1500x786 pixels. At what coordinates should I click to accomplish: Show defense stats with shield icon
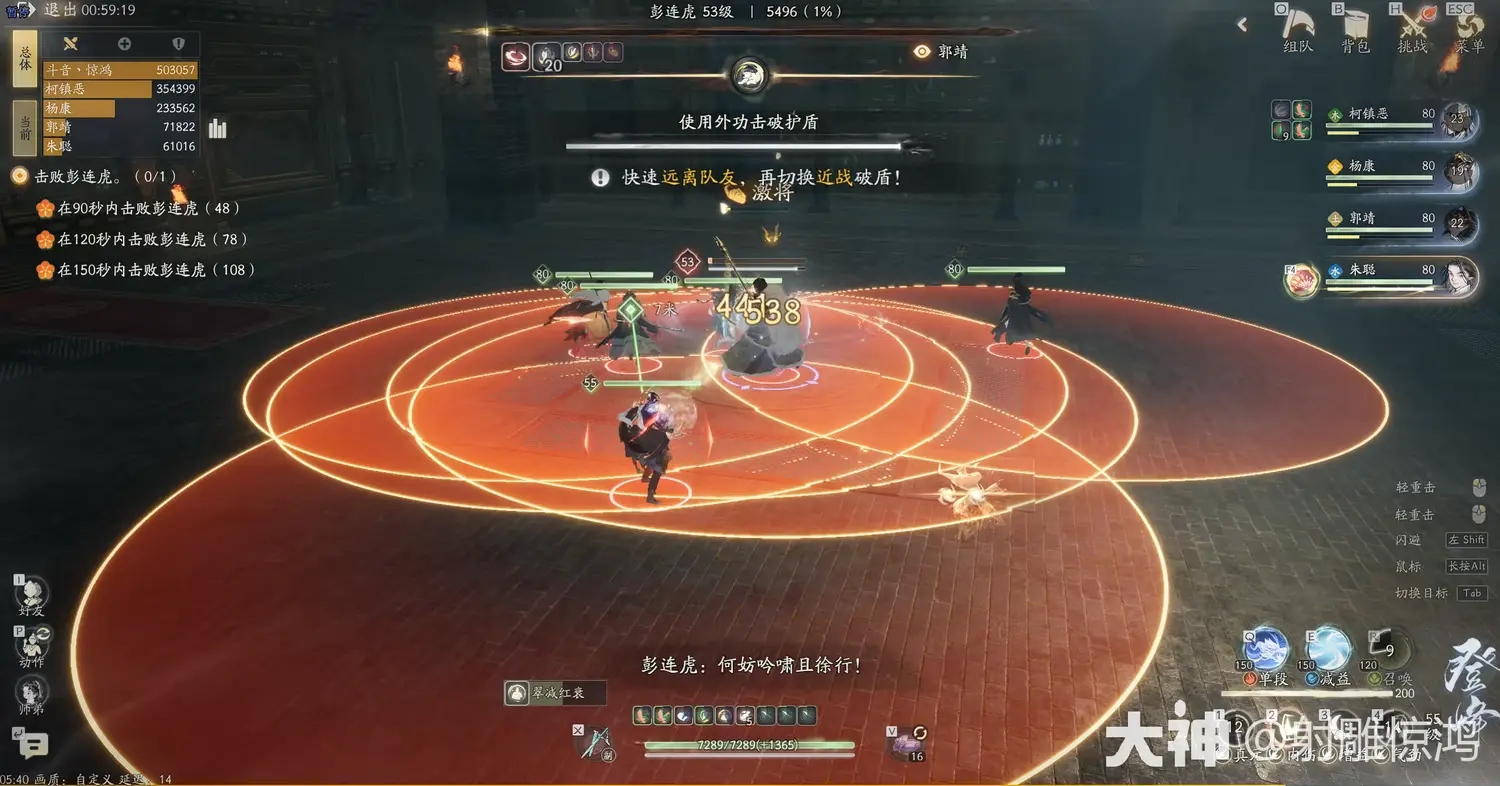point(179,44)
